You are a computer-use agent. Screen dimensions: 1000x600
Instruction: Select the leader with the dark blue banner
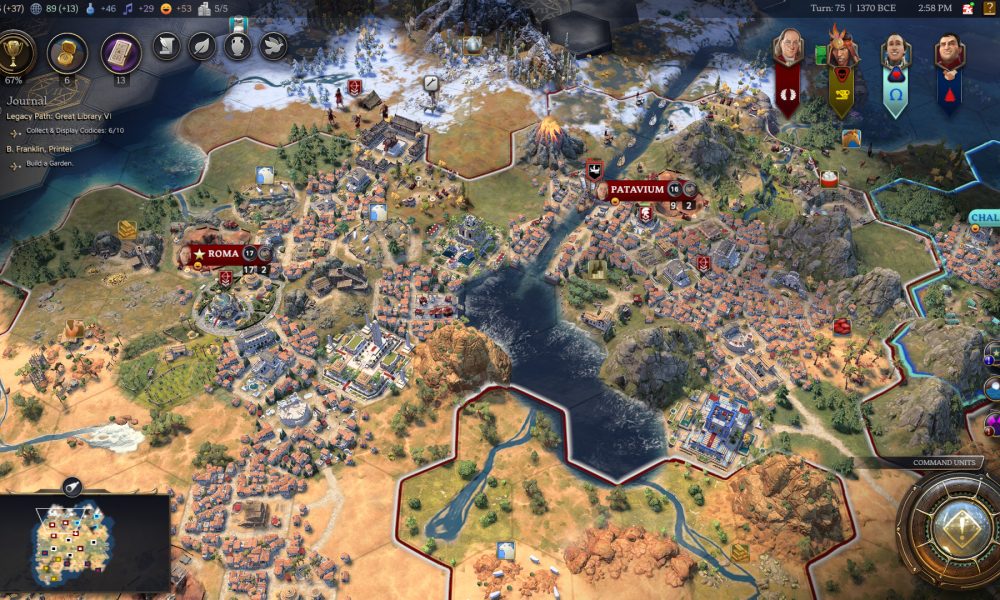(948, 50)
